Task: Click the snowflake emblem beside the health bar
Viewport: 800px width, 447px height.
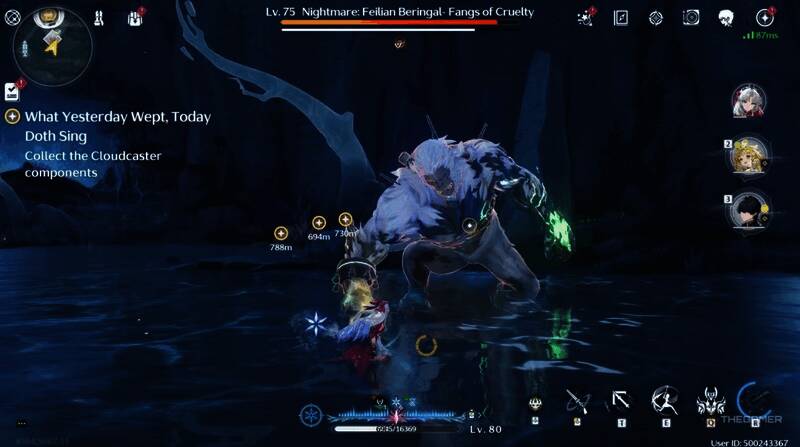Action: (x=313, y=413)
